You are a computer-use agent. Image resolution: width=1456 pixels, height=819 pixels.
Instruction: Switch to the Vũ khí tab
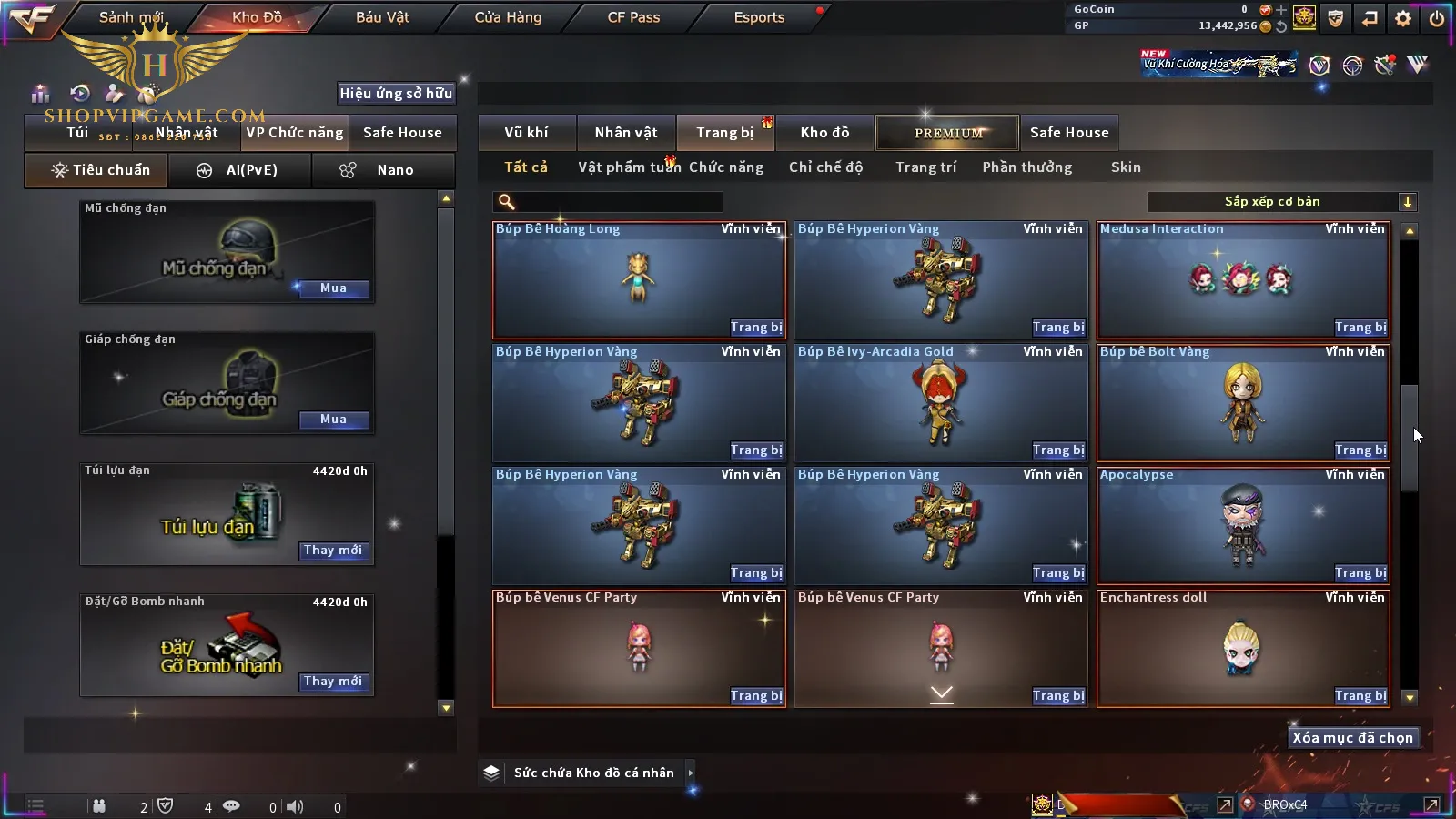(x=526, y=133)
